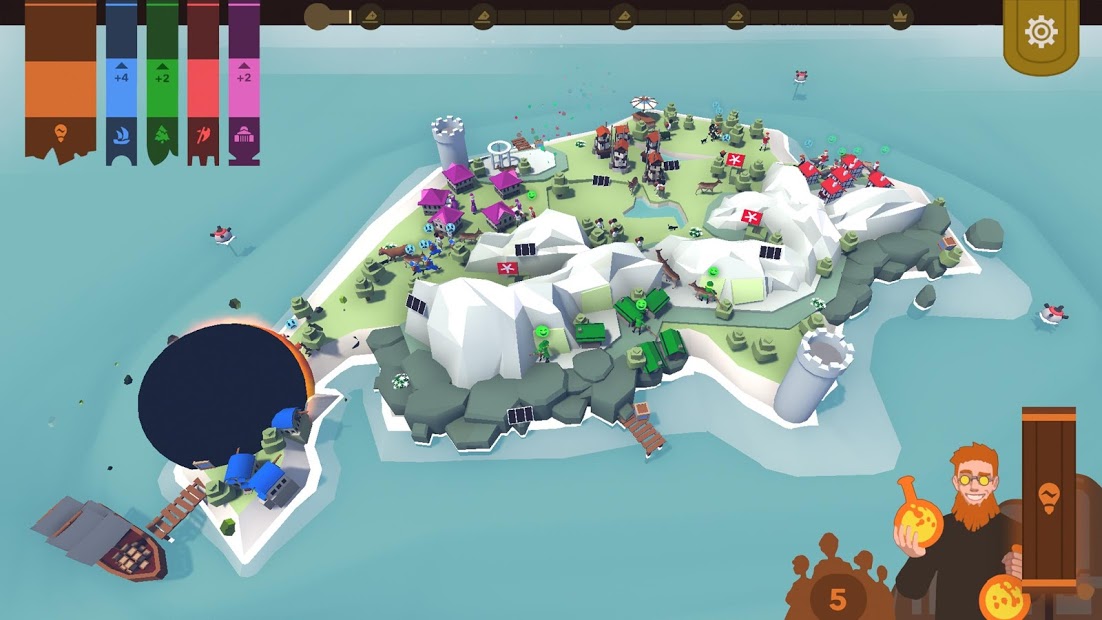Open the settings gear menu

tap(1040, 33)
